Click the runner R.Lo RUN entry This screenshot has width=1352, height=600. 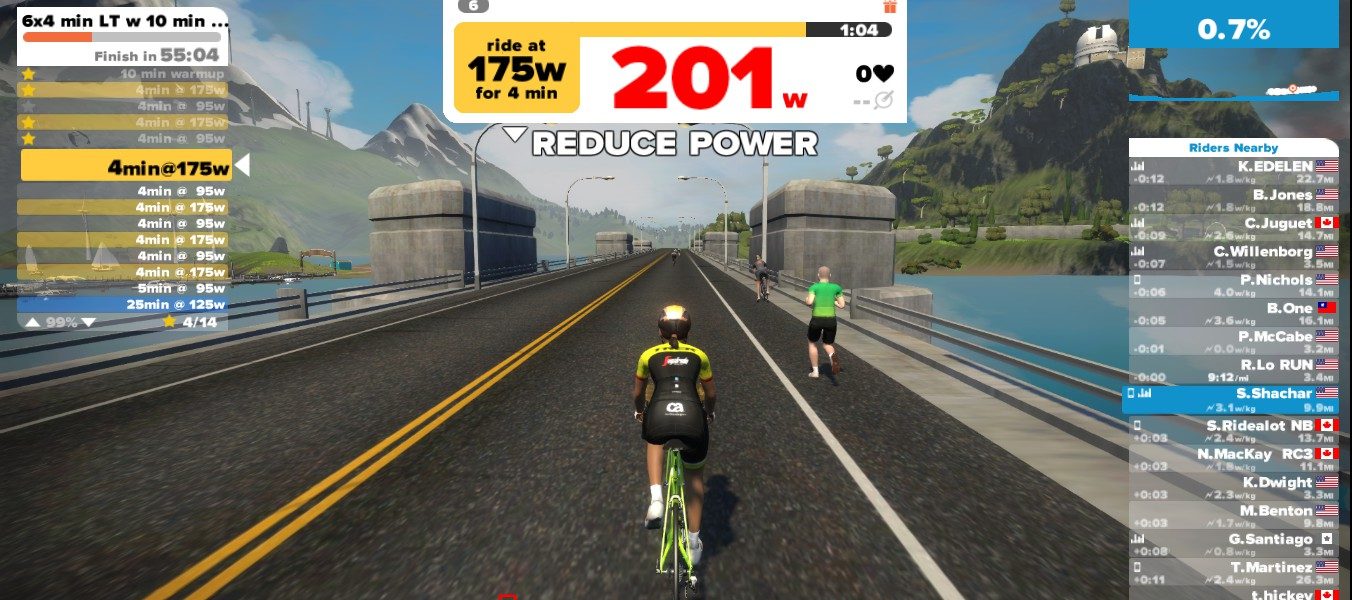[x=1233, y=371]
